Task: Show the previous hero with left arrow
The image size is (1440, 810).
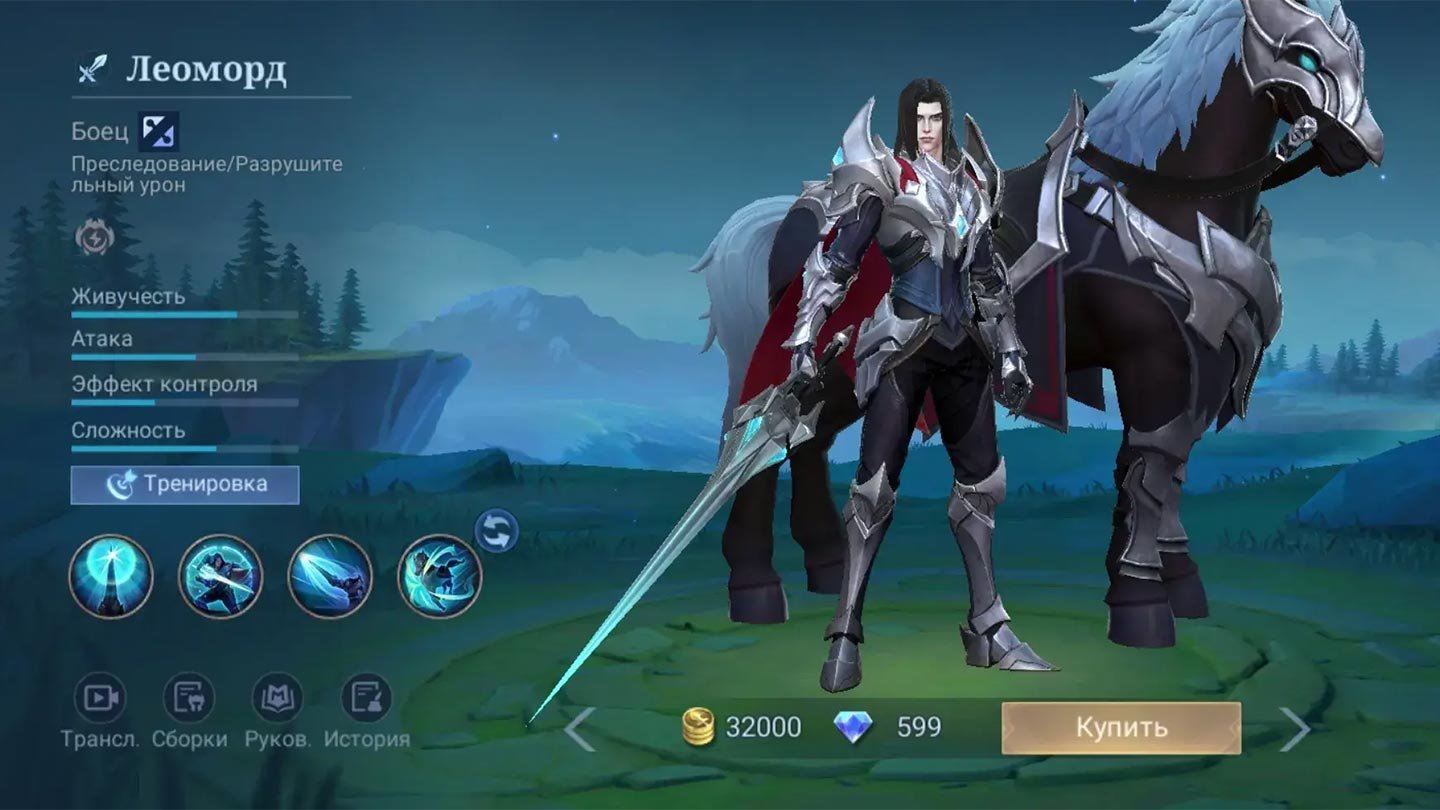Action: (x=580, y=728)
